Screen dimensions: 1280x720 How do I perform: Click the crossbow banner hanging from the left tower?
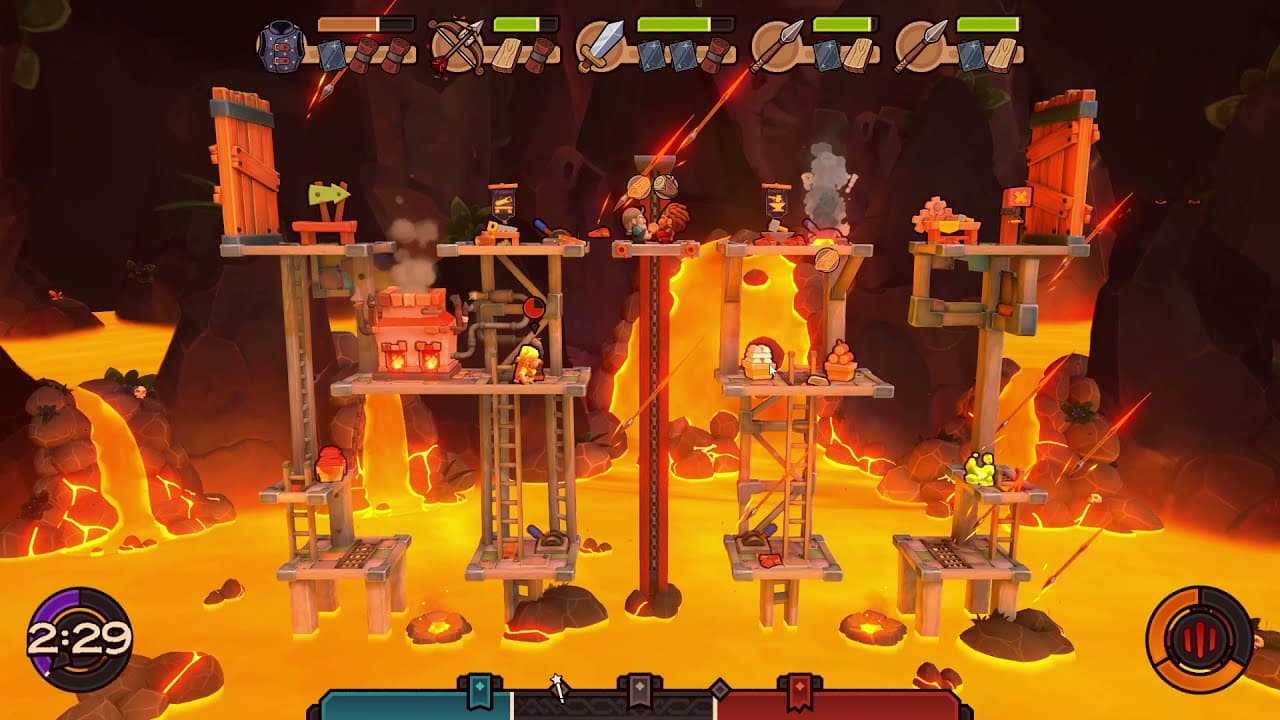[x=503, y=203]
